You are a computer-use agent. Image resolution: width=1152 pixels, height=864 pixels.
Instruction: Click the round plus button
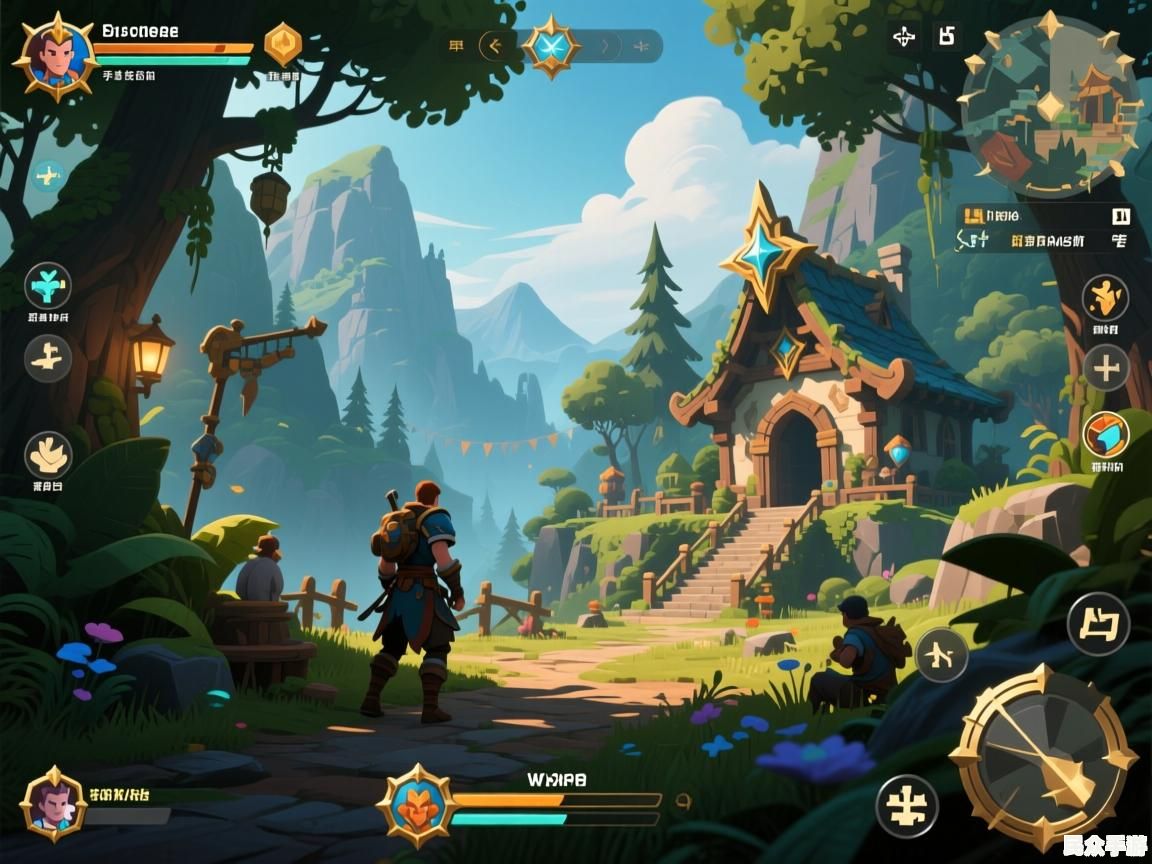coord(1105,369)
